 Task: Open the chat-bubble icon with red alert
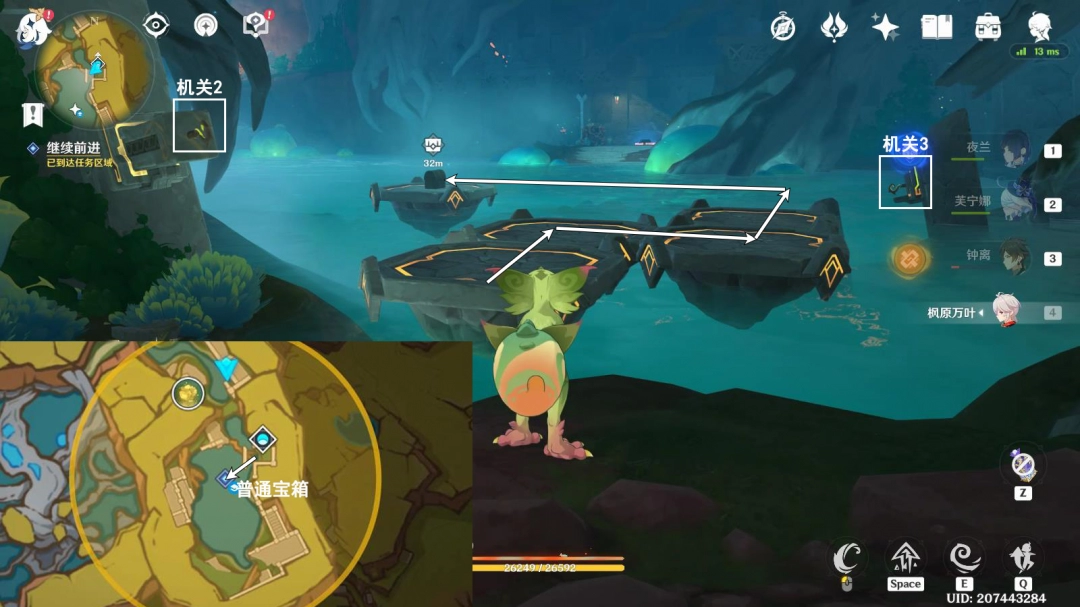[x=256, y=25]
